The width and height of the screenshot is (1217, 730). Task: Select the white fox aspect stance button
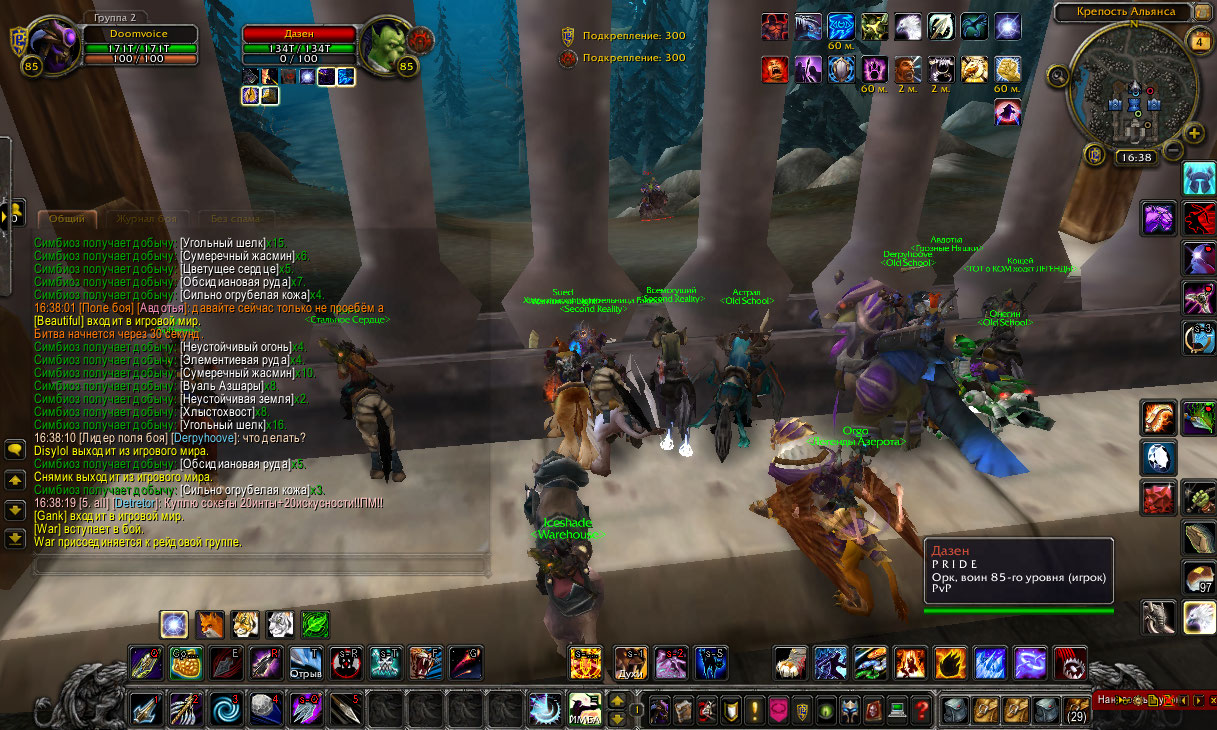tap(280, 625)
